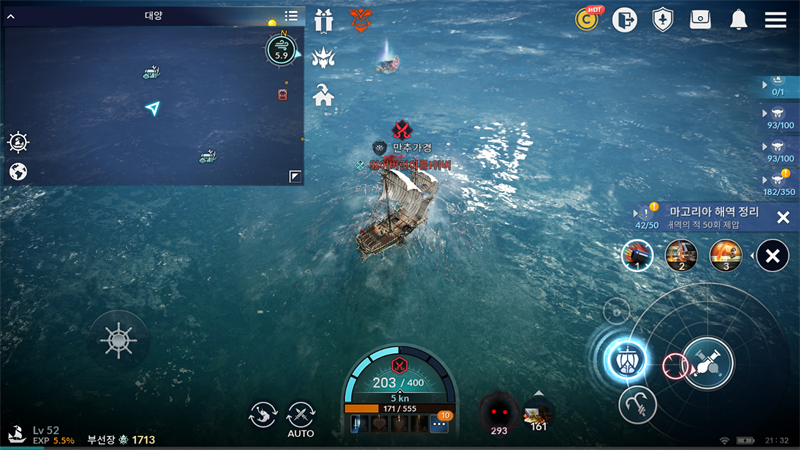
Task: Select cannon skill slot 1
Action: [637, 256]
